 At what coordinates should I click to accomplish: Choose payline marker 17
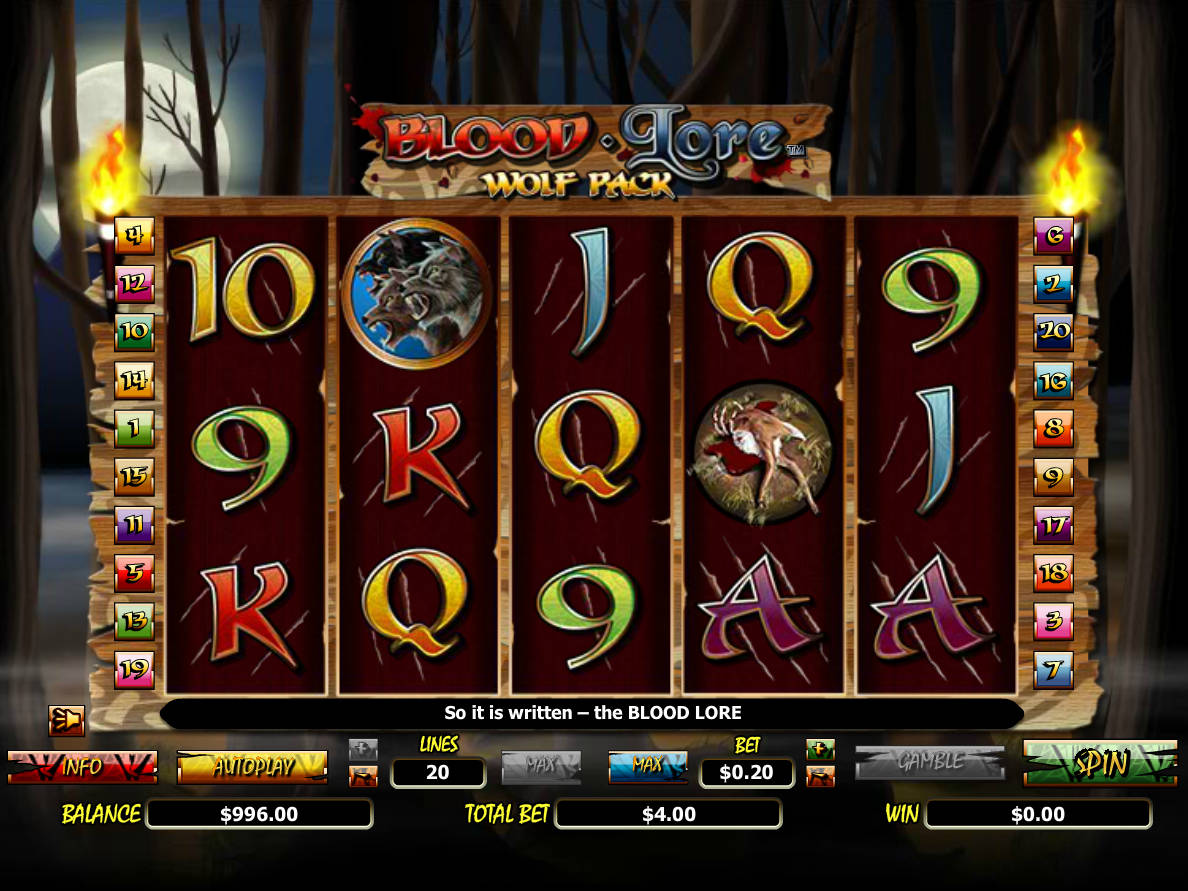point(1053,524)
